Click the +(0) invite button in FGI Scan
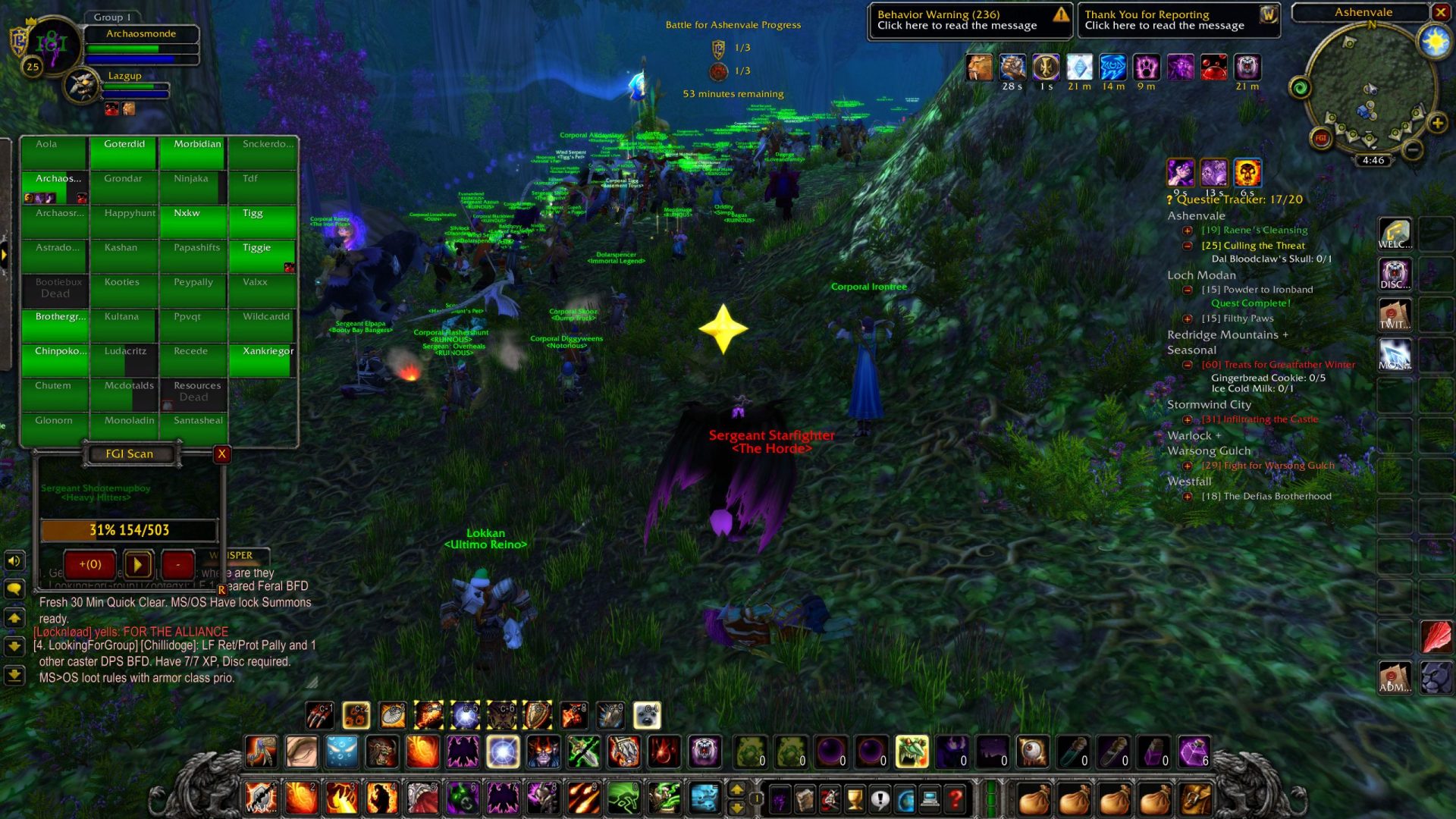The width and height of the screenshot is (1456, 819). click(x=90, y=564)
